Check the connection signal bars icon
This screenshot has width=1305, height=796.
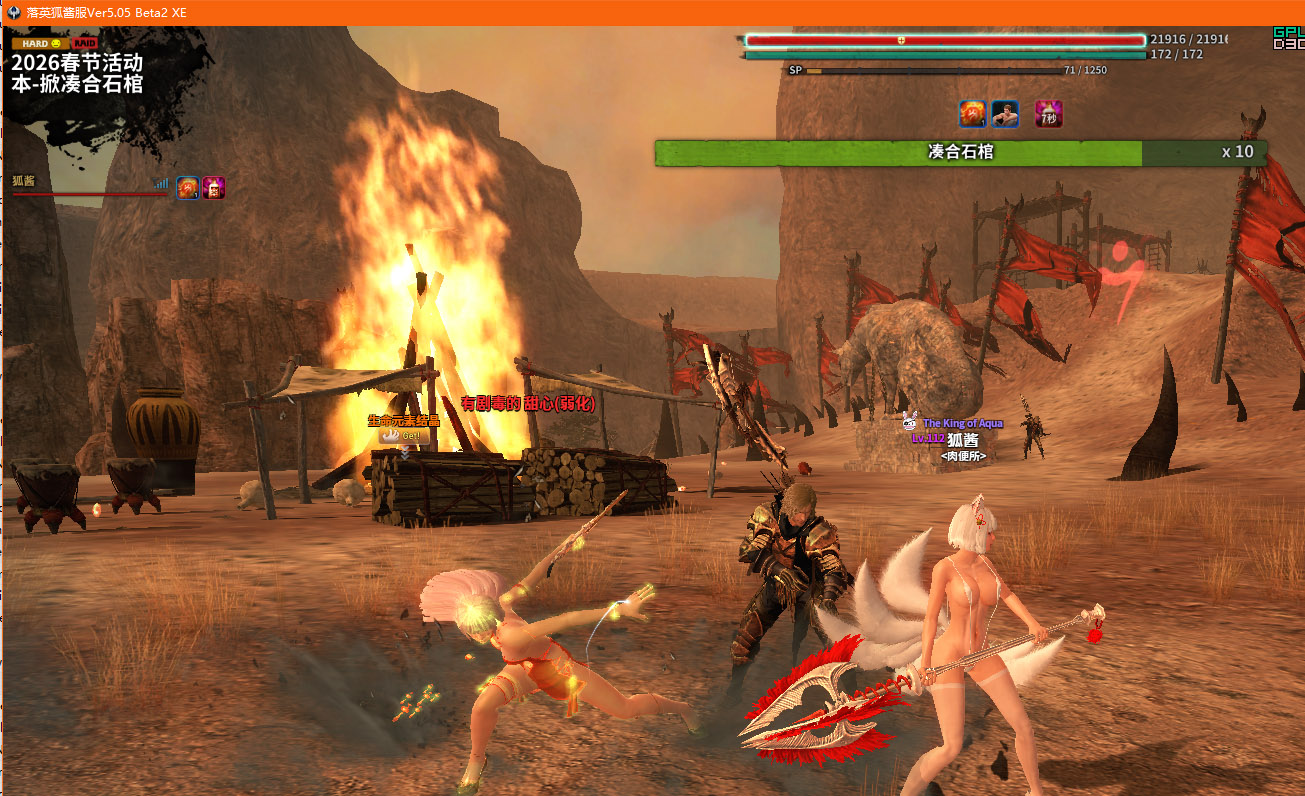[161, 183]
